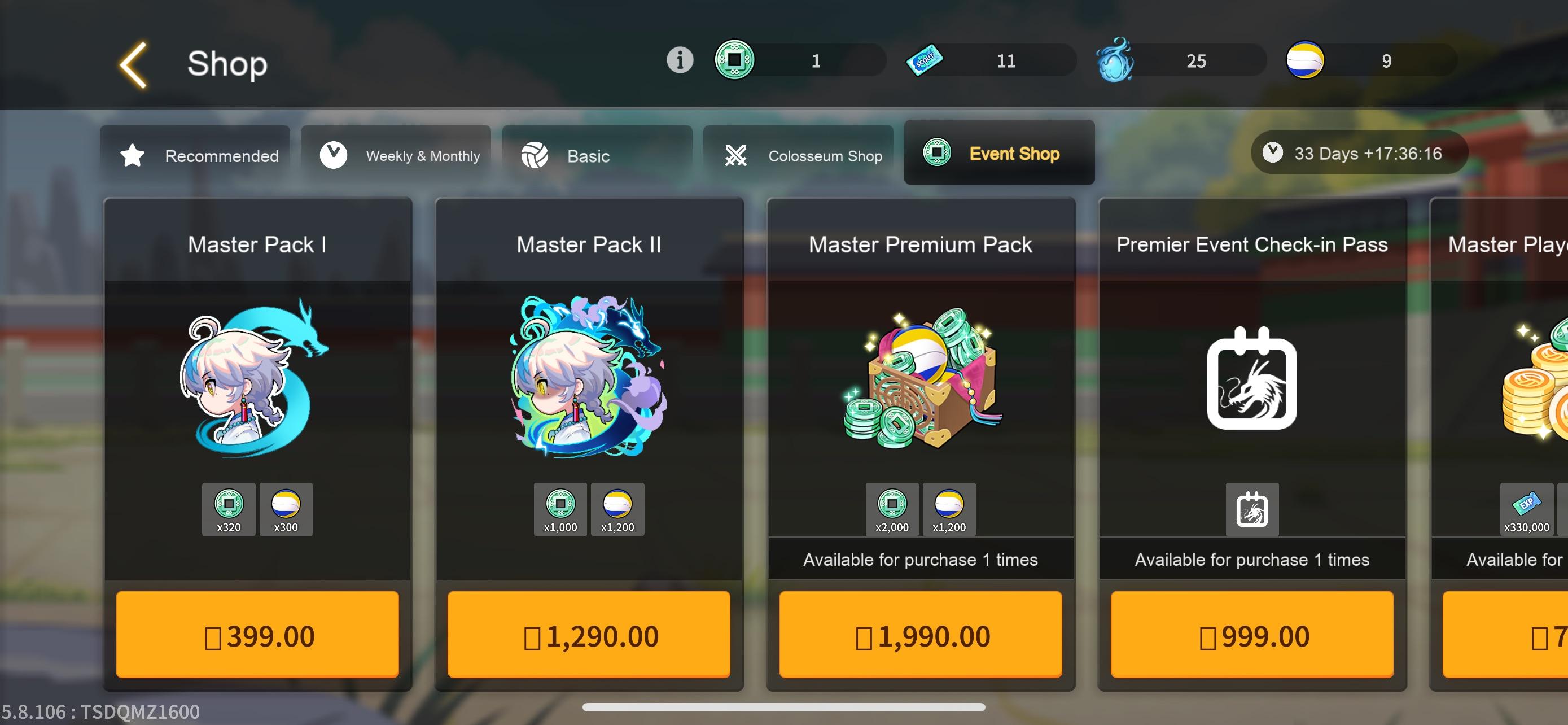Image resolution: width=1568 pixels, height=725 pixels.
Task: Select the Event Shop tab
Action: click(x=999, y=154)
